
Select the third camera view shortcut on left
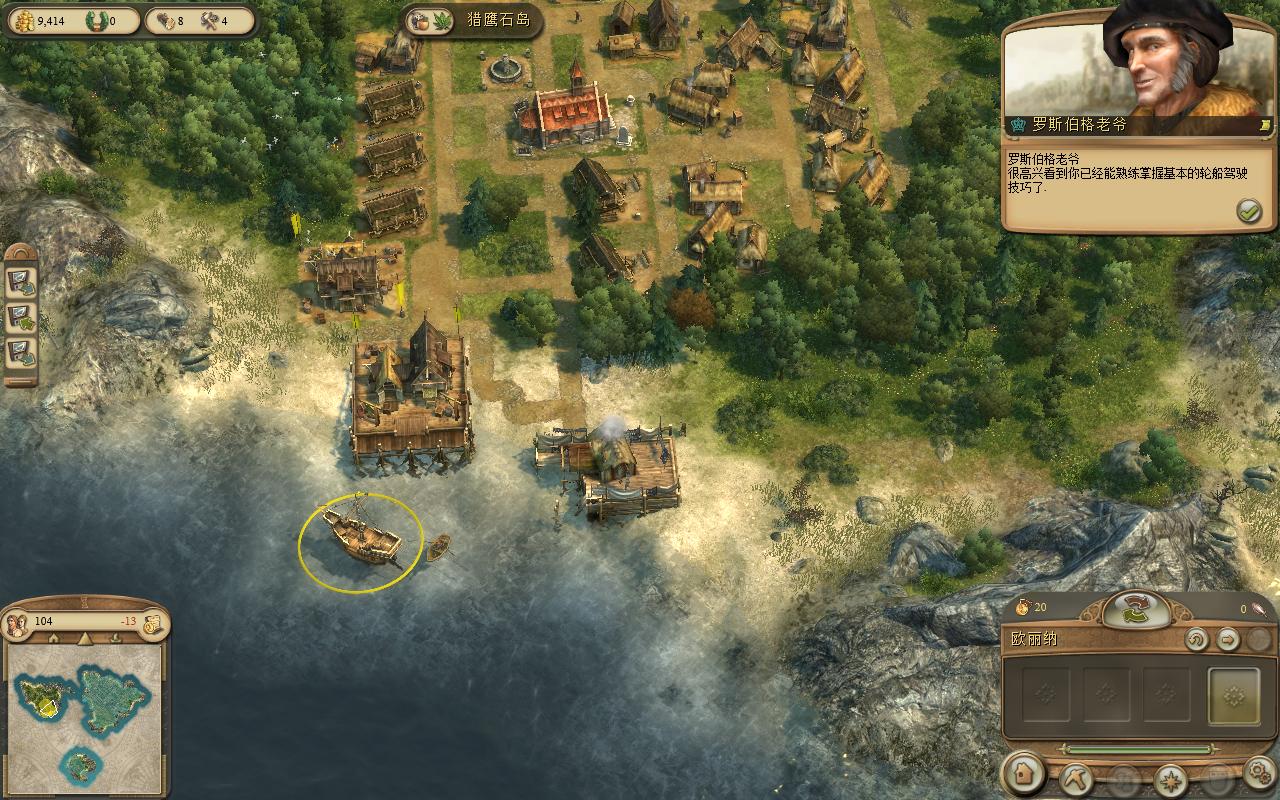21,352
